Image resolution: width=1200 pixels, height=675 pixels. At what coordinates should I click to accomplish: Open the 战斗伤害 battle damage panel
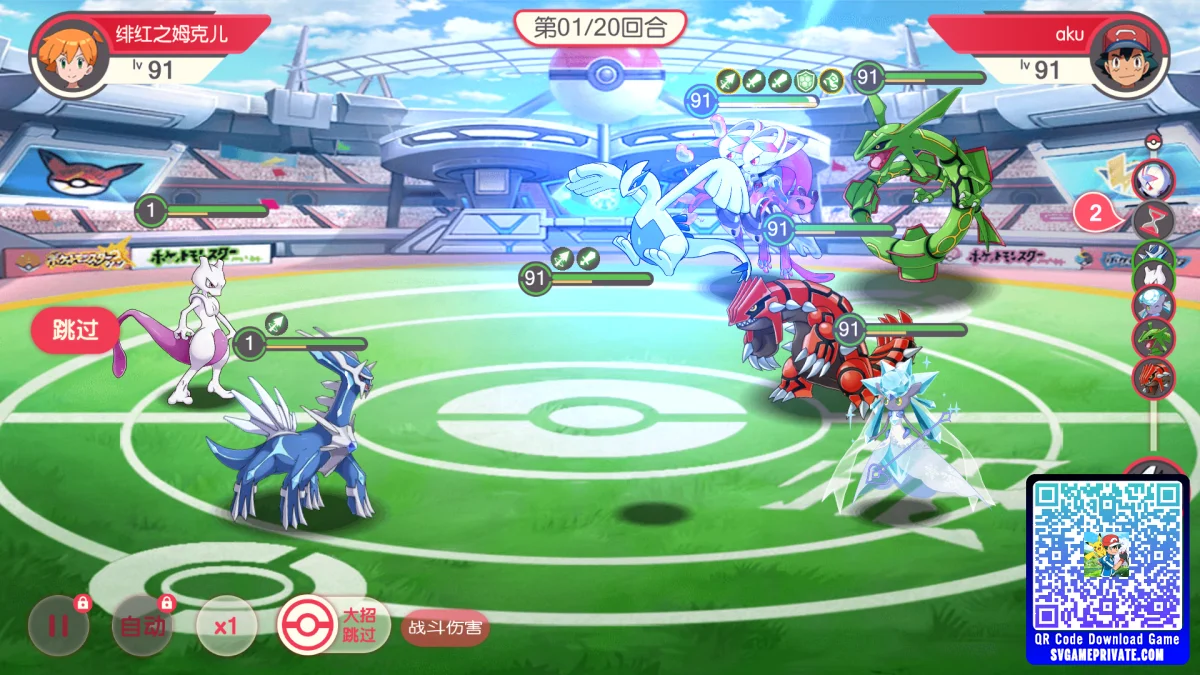pyautogui.click(x=445, y=628)
